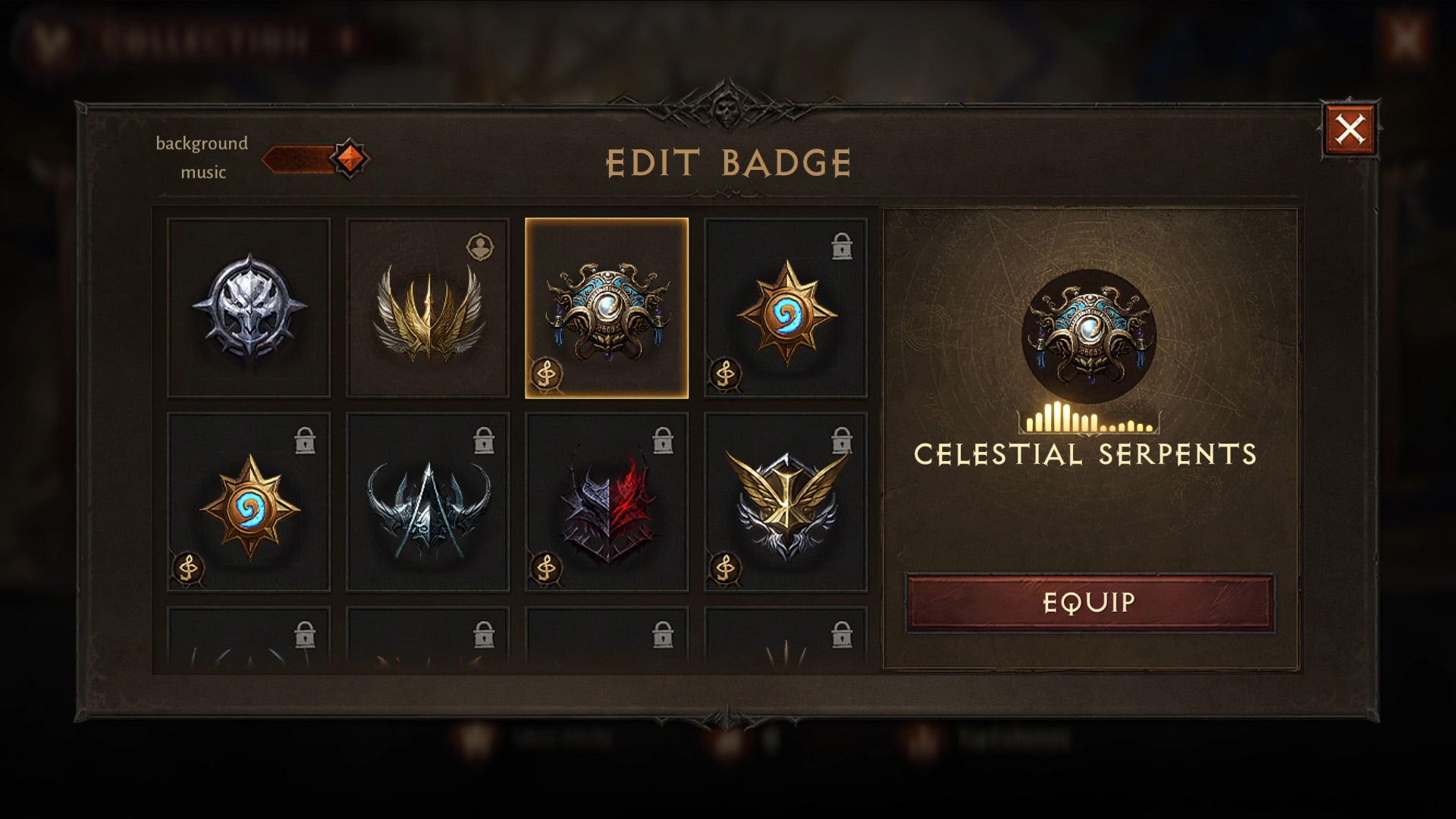Choose the golden winged badge
This screenshot has width=1456, height=819.
pos(428,308)
